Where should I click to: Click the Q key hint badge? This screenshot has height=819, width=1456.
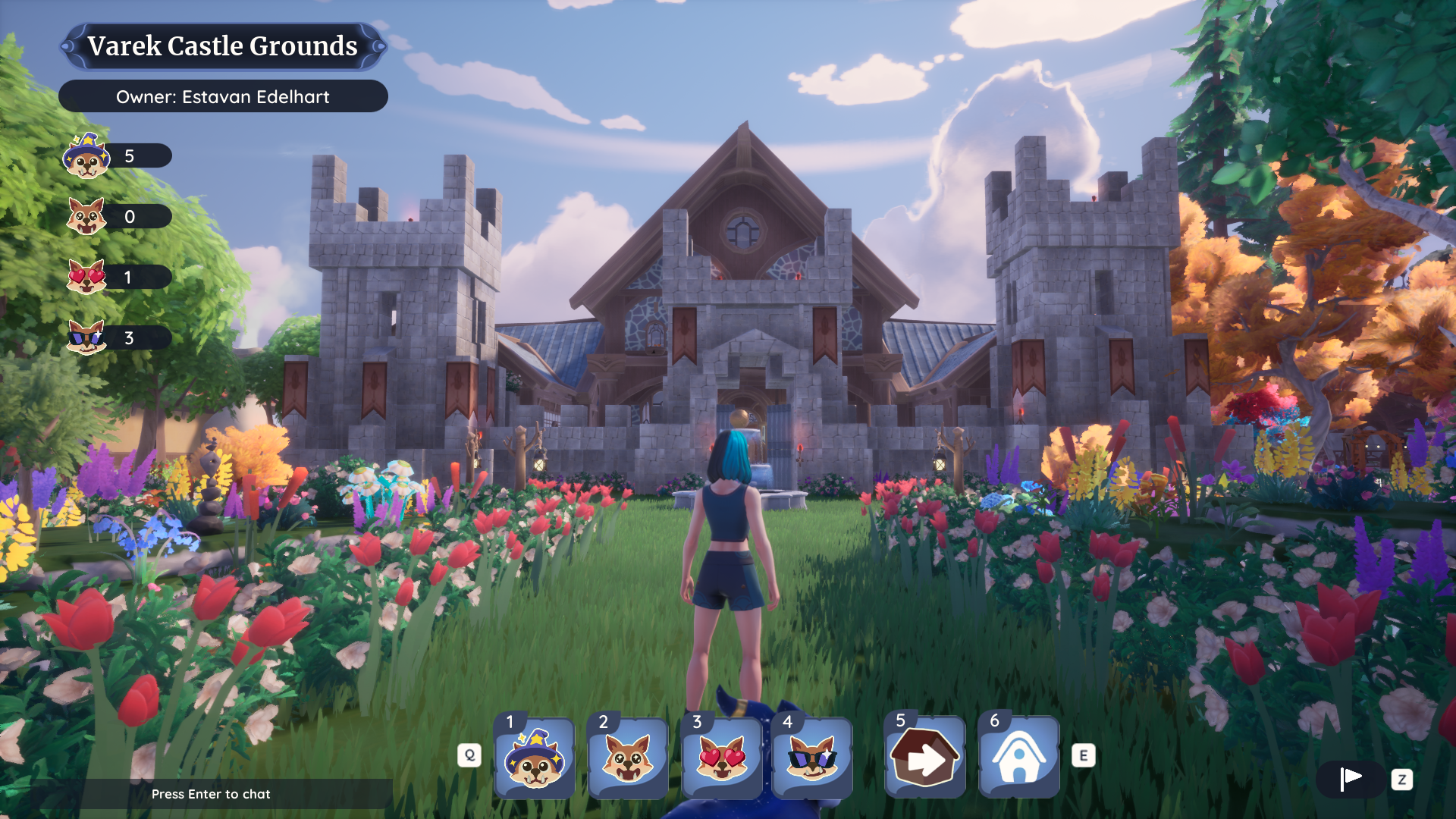[x=470, y=755]
